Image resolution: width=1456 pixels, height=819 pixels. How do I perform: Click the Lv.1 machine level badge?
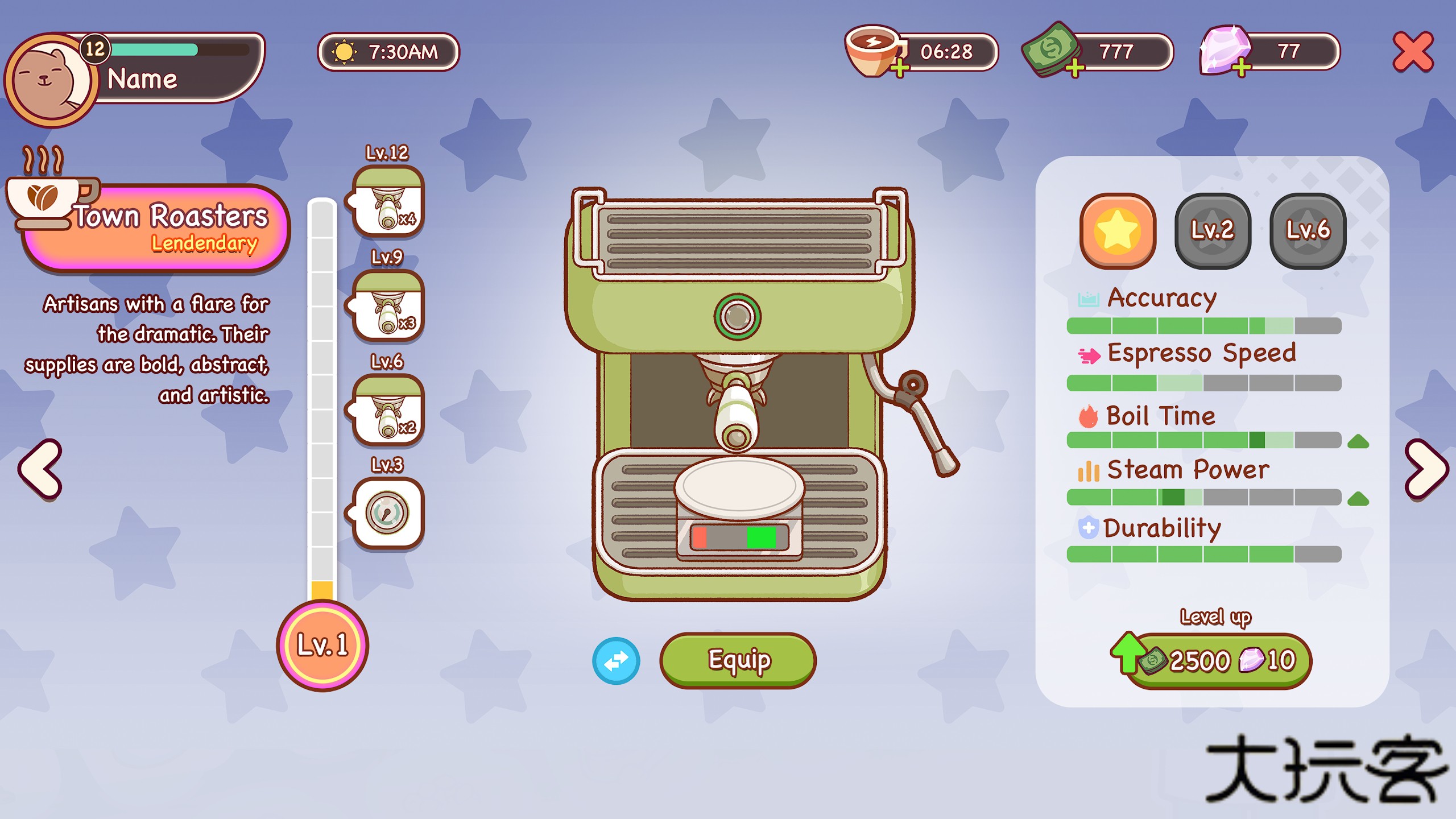(322, 646)
